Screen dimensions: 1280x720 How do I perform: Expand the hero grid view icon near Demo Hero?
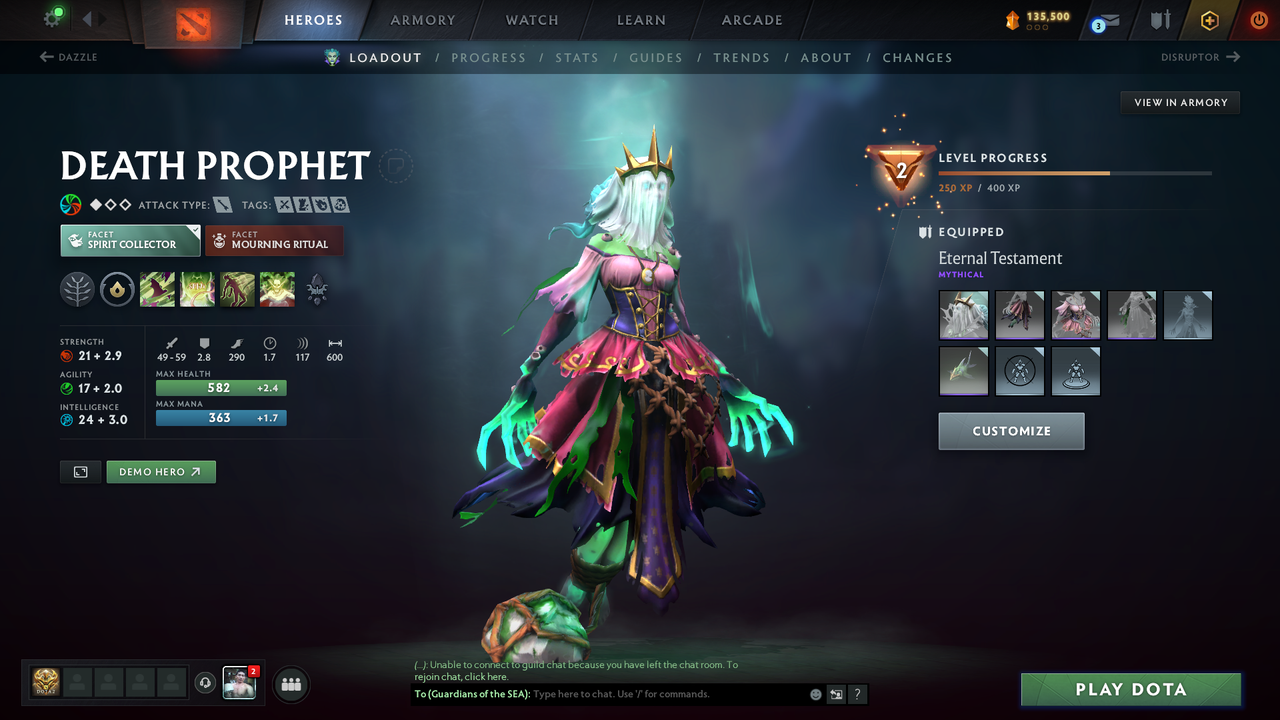coord(80,471)
